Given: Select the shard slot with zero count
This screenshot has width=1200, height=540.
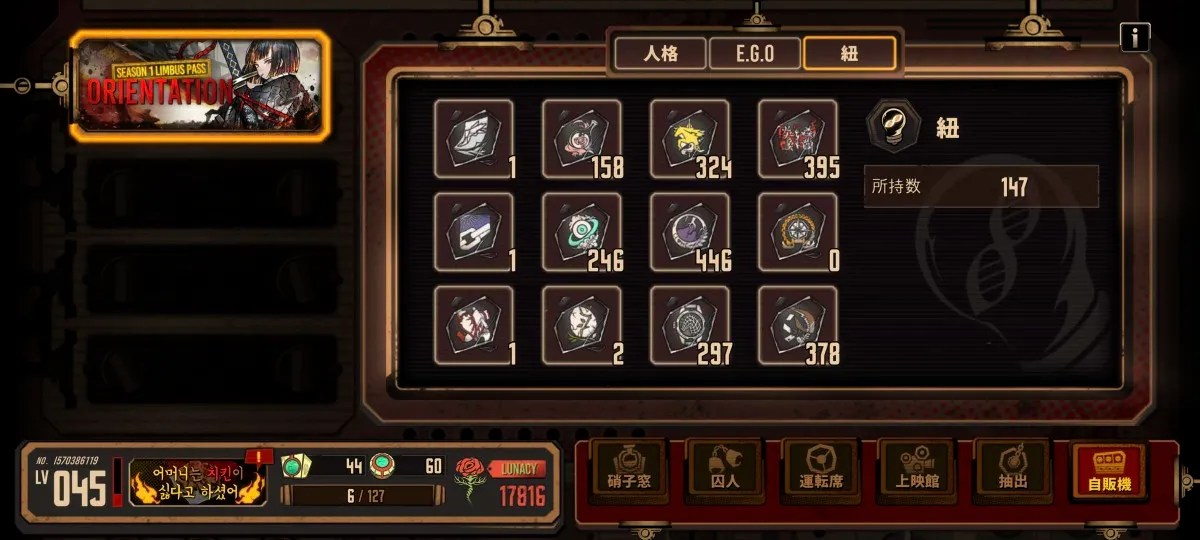Looking at the screenshot, I should tap(798, 232).
